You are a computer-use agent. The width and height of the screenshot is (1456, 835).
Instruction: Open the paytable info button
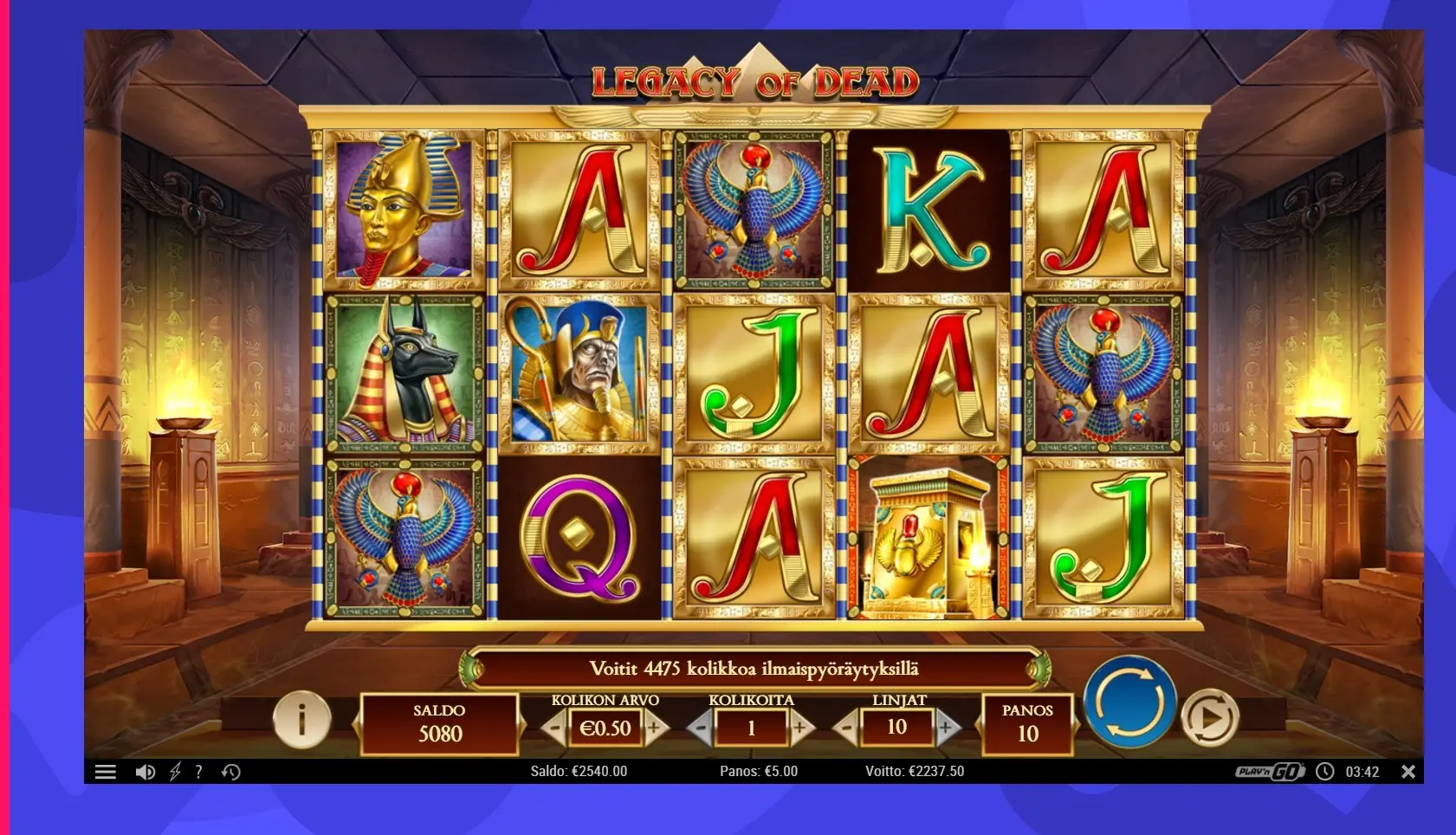(301, 718)
